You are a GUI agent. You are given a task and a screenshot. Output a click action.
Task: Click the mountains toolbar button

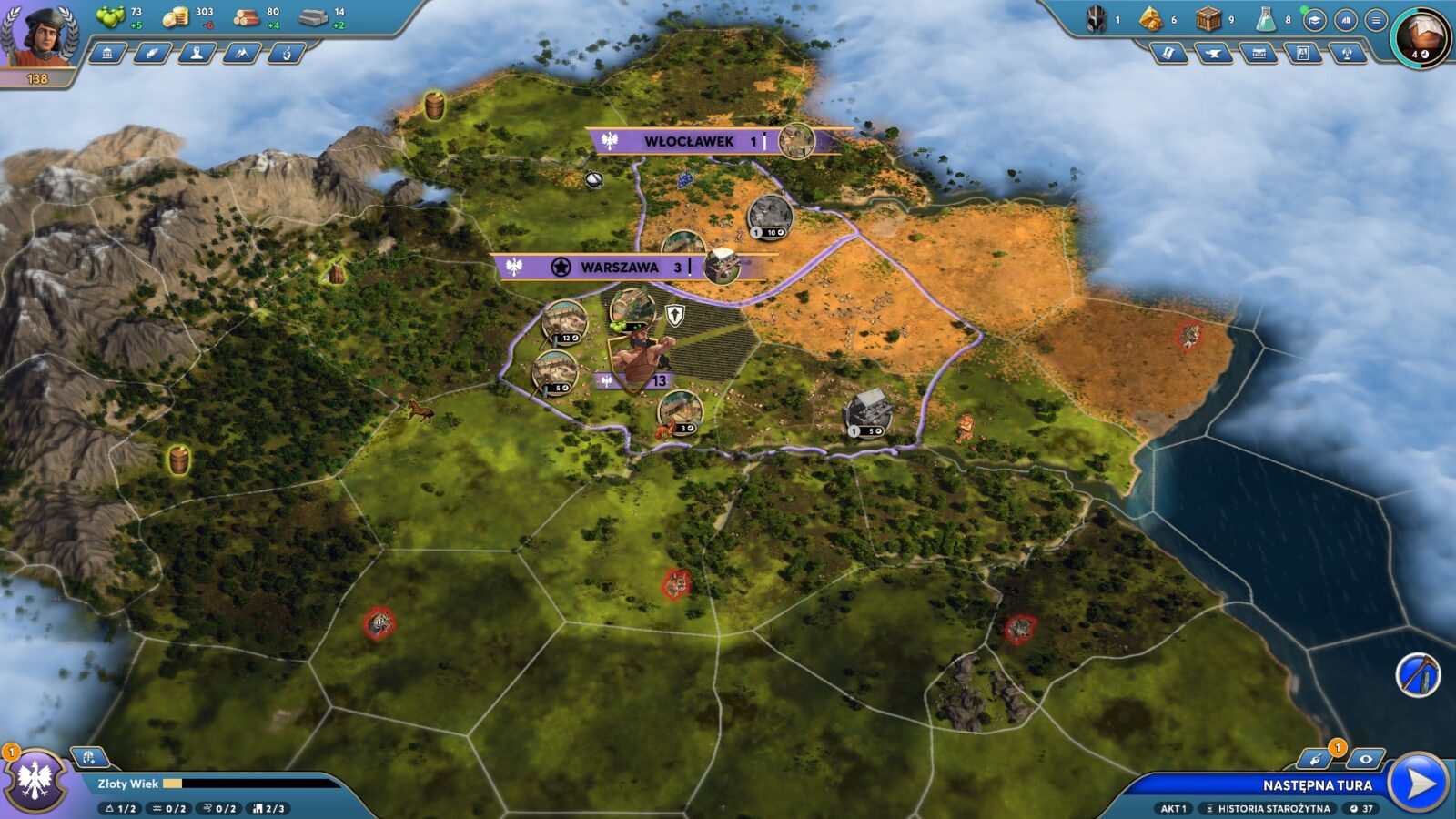[241, 54]
